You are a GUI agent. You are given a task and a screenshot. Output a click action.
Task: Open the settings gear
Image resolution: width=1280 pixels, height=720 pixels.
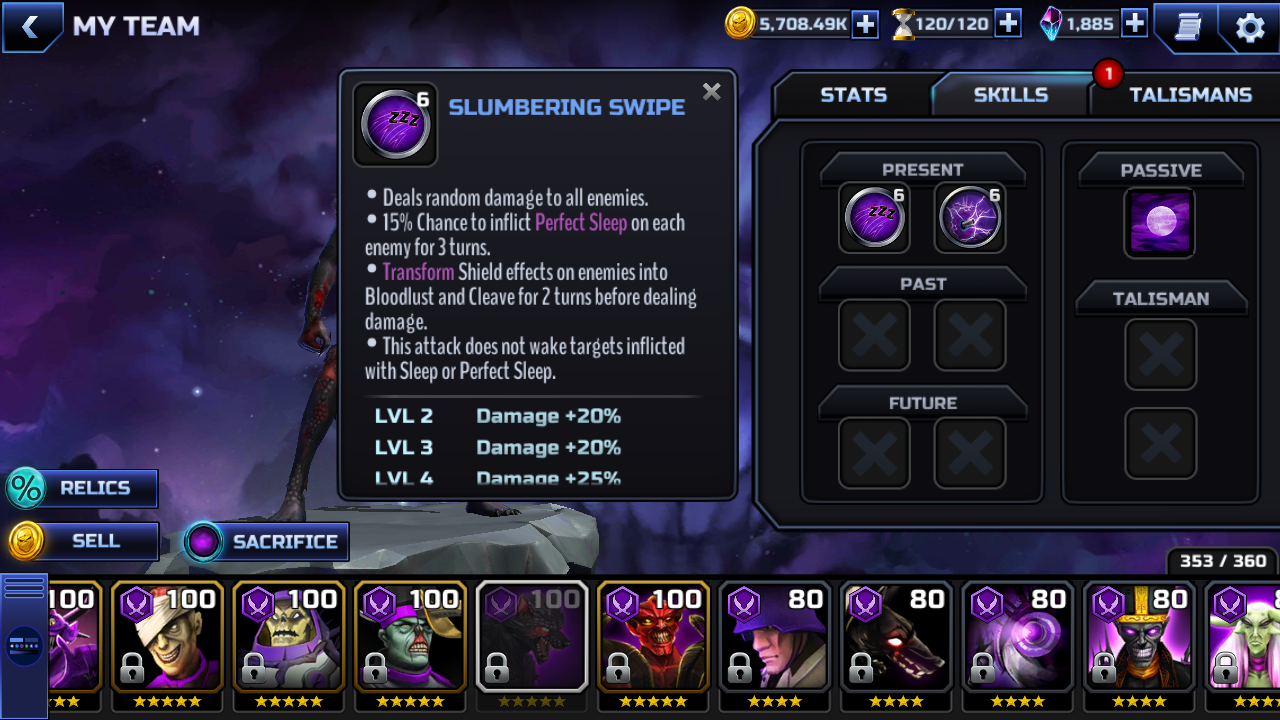pyautogui.click(x=1250, y=27)
